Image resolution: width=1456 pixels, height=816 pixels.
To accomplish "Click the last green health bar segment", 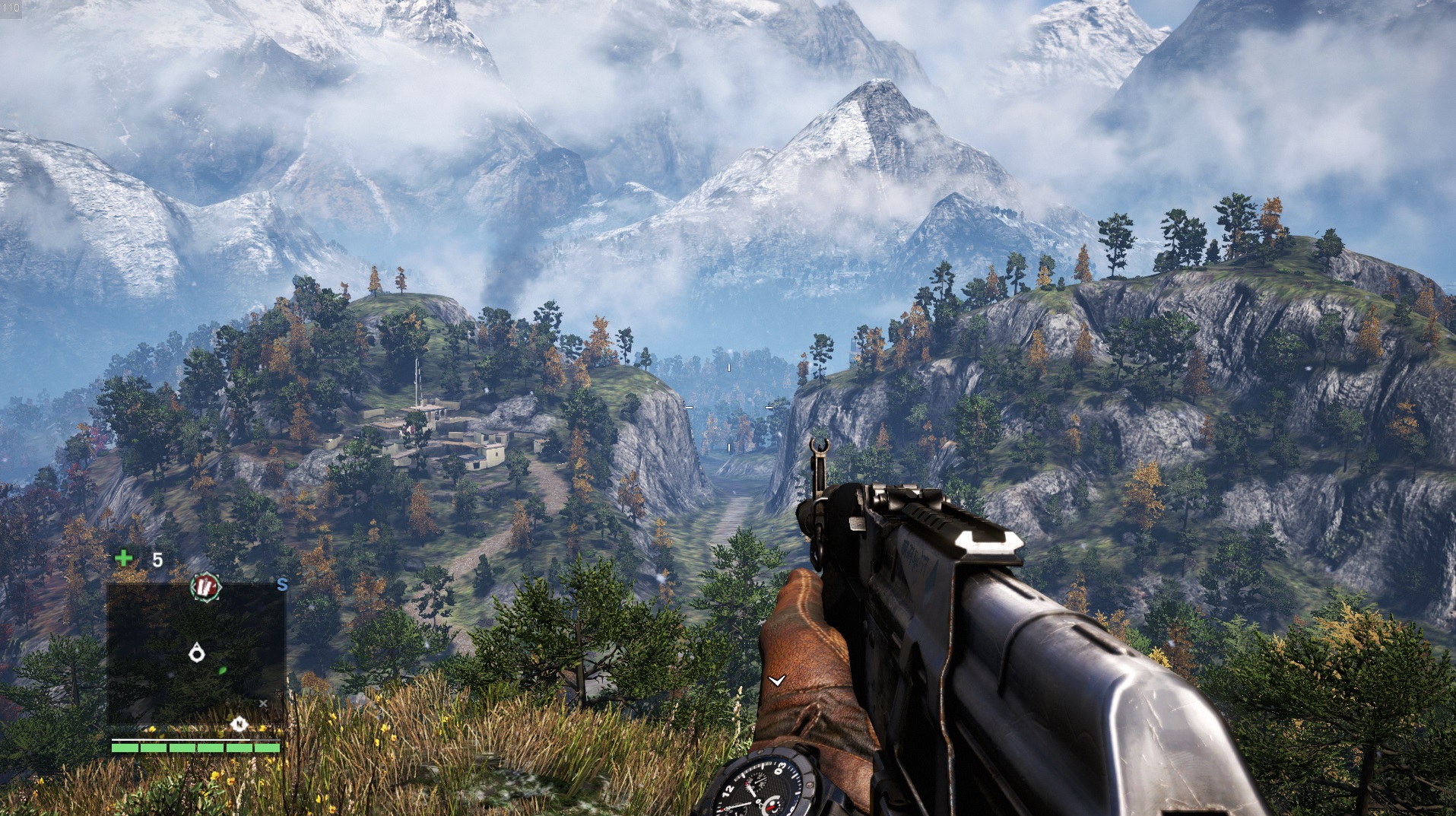I will (x=267, y=748).
